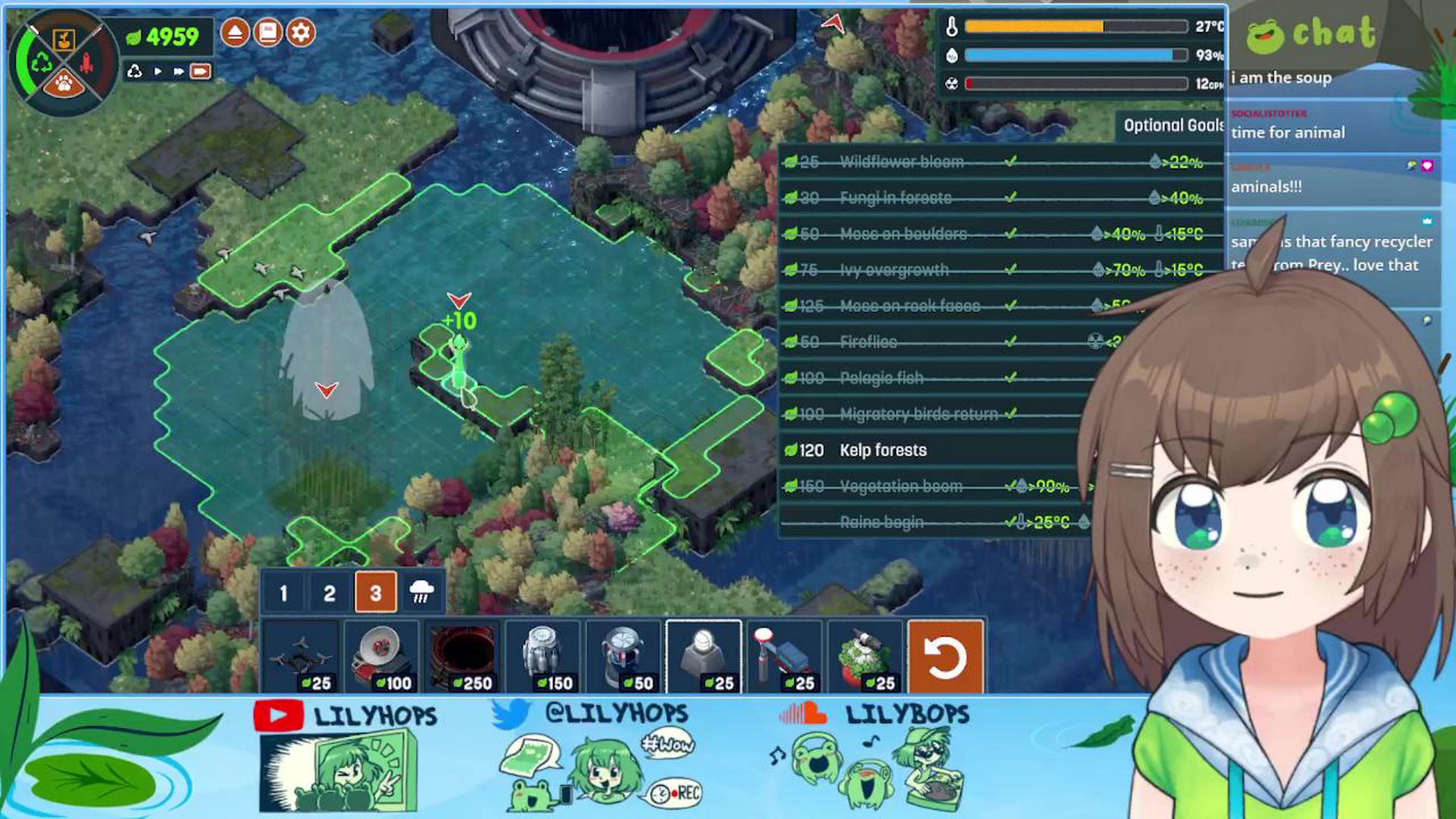Activate the fastest speed button
The height and width of the screenshot is (819, 1456).
[200, 71]
